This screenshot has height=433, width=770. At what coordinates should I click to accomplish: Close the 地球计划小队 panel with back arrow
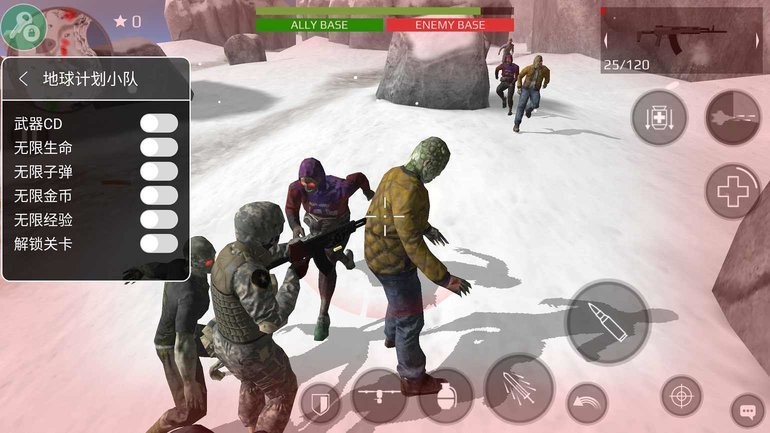pos(23,79)
